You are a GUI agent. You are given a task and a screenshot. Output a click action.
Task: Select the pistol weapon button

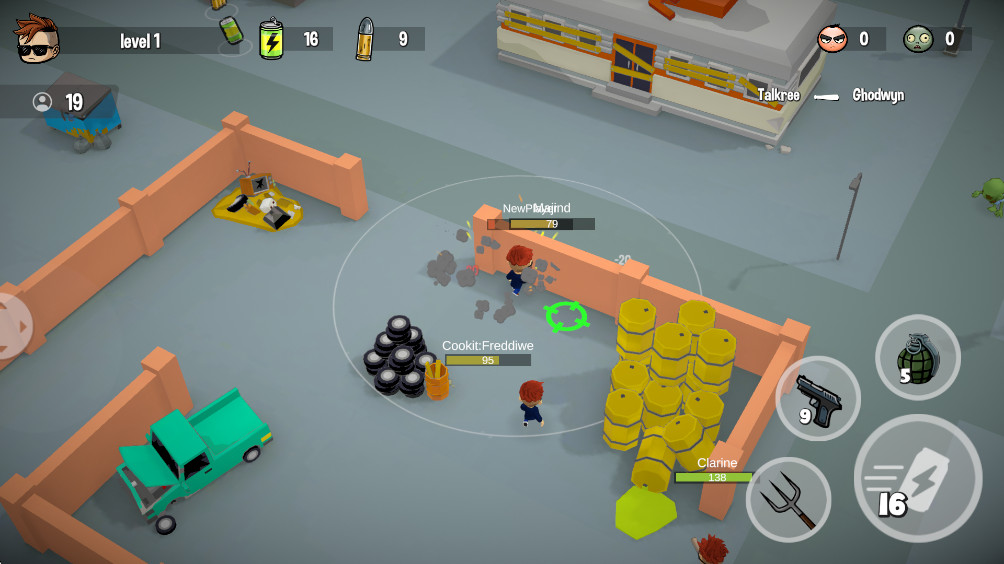click(818, 399)
